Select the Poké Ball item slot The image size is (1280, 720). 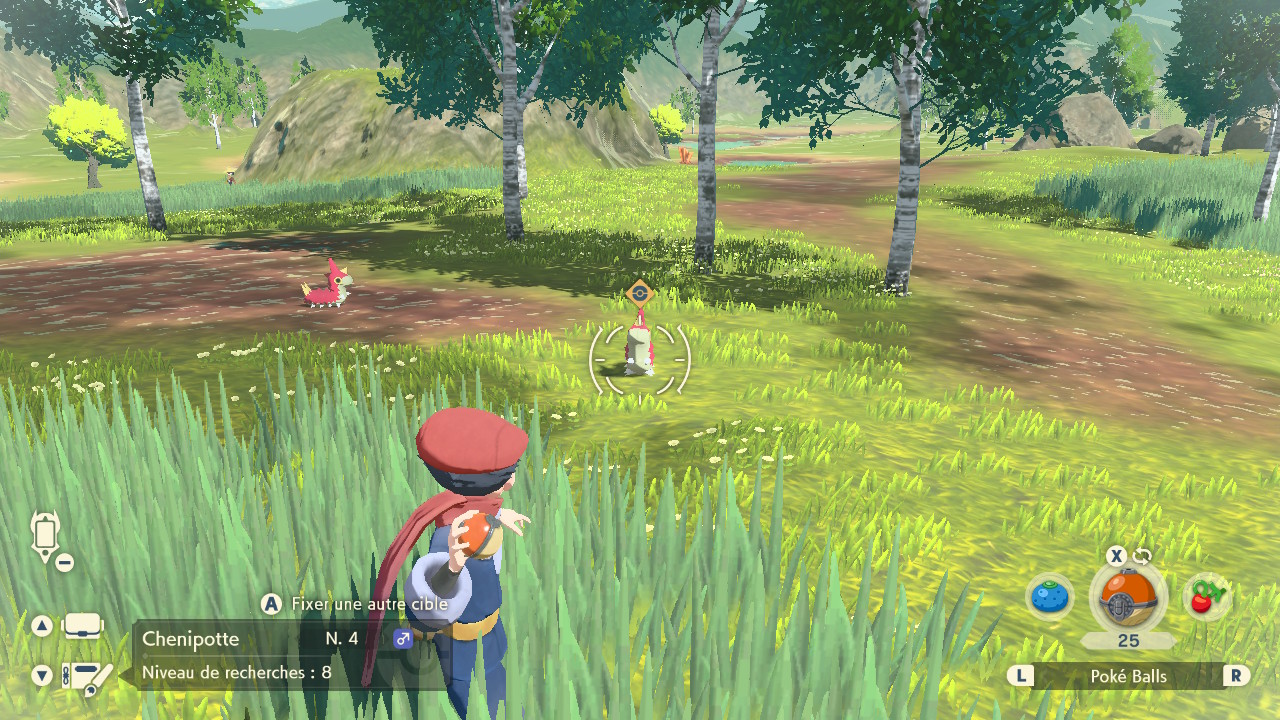point(1127,598)
